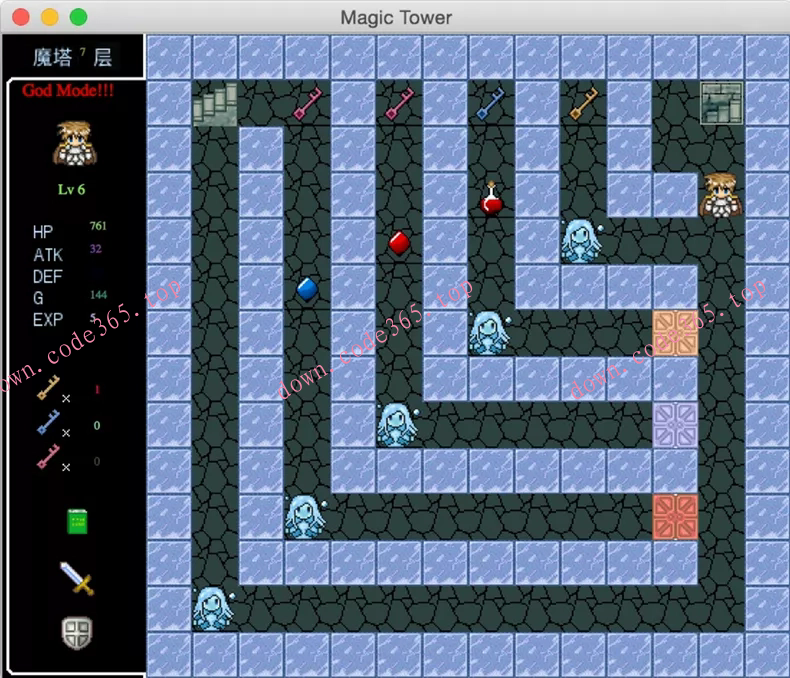790x678 pixels.
Task: Select the blue key in the inventory panel
Action: pyautogui.click(x=49, y=423)
